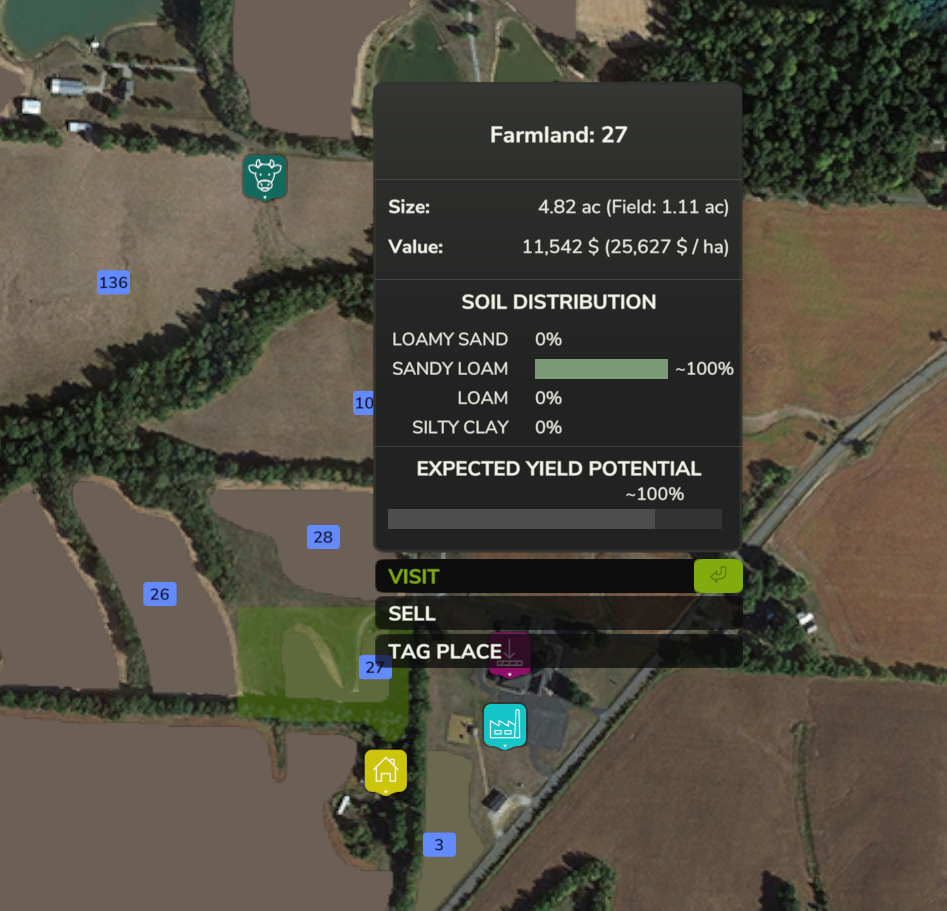This screenshot has height=911, width=947.
Task: Choose the VISIT option
Action: (x=558, y=576)
